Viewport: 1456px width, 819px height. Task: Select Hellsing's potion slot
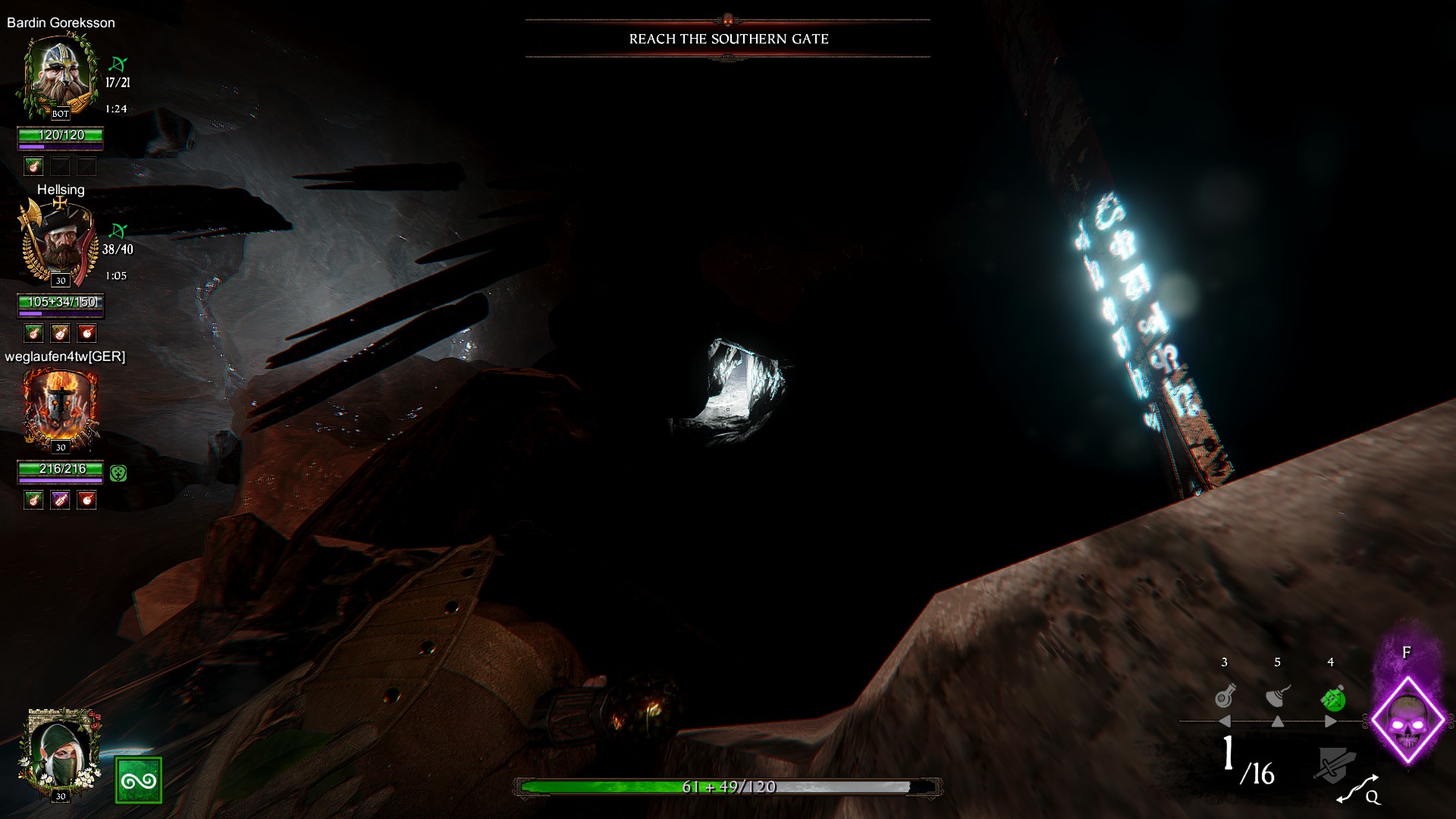point(60,333)
